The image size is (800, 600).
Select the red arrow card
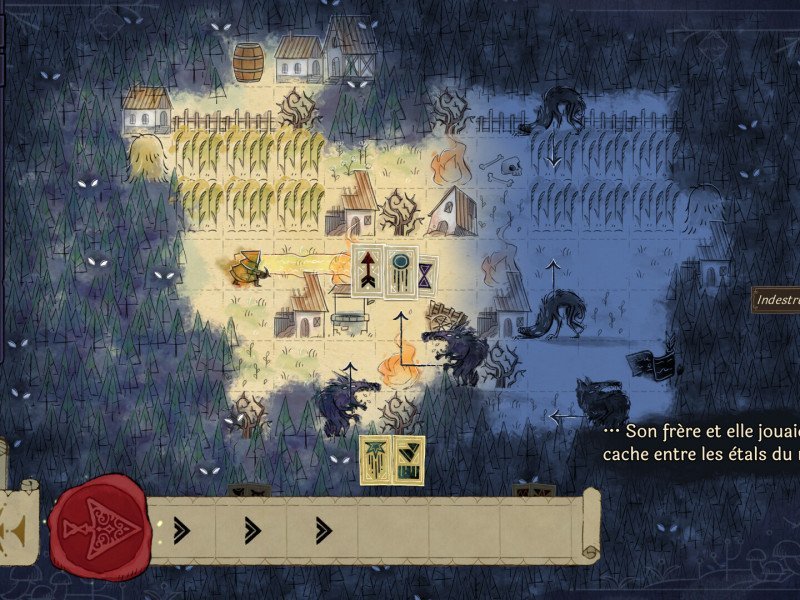pyautogui.click(x=367, y=270)
